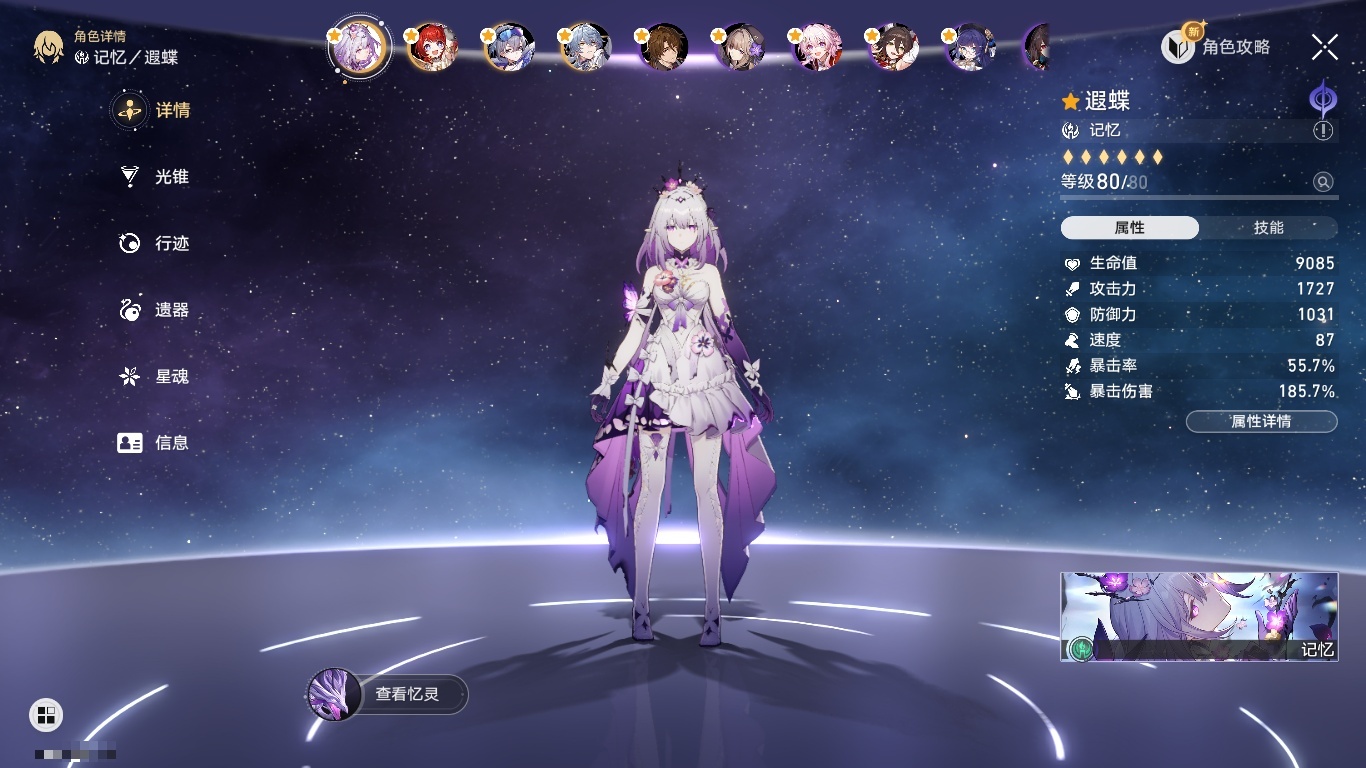Image resolution: width=1366 pixels, height=768 pixels.
Task: Open the 记忆 path info exclamation icon
Action: 1323,131
